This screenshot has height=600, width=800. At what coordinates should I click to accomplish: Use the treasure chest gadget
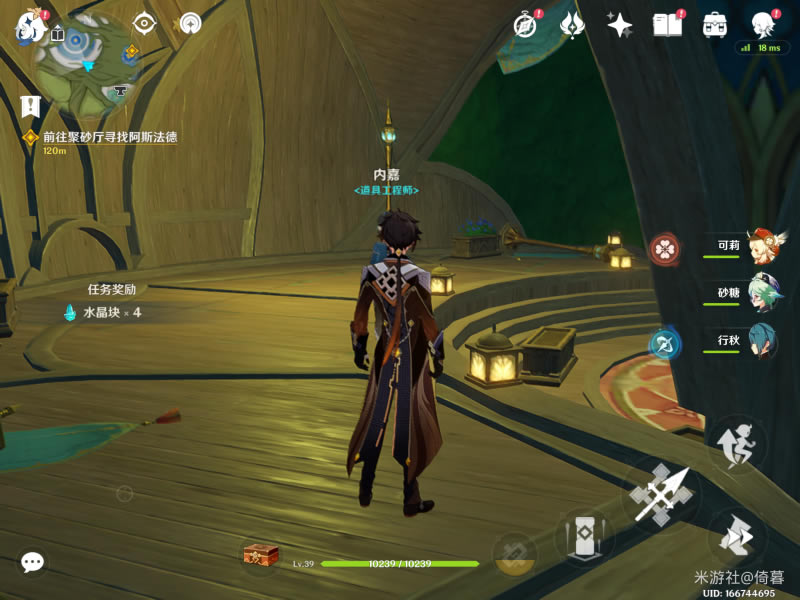[x=261, y=555]
